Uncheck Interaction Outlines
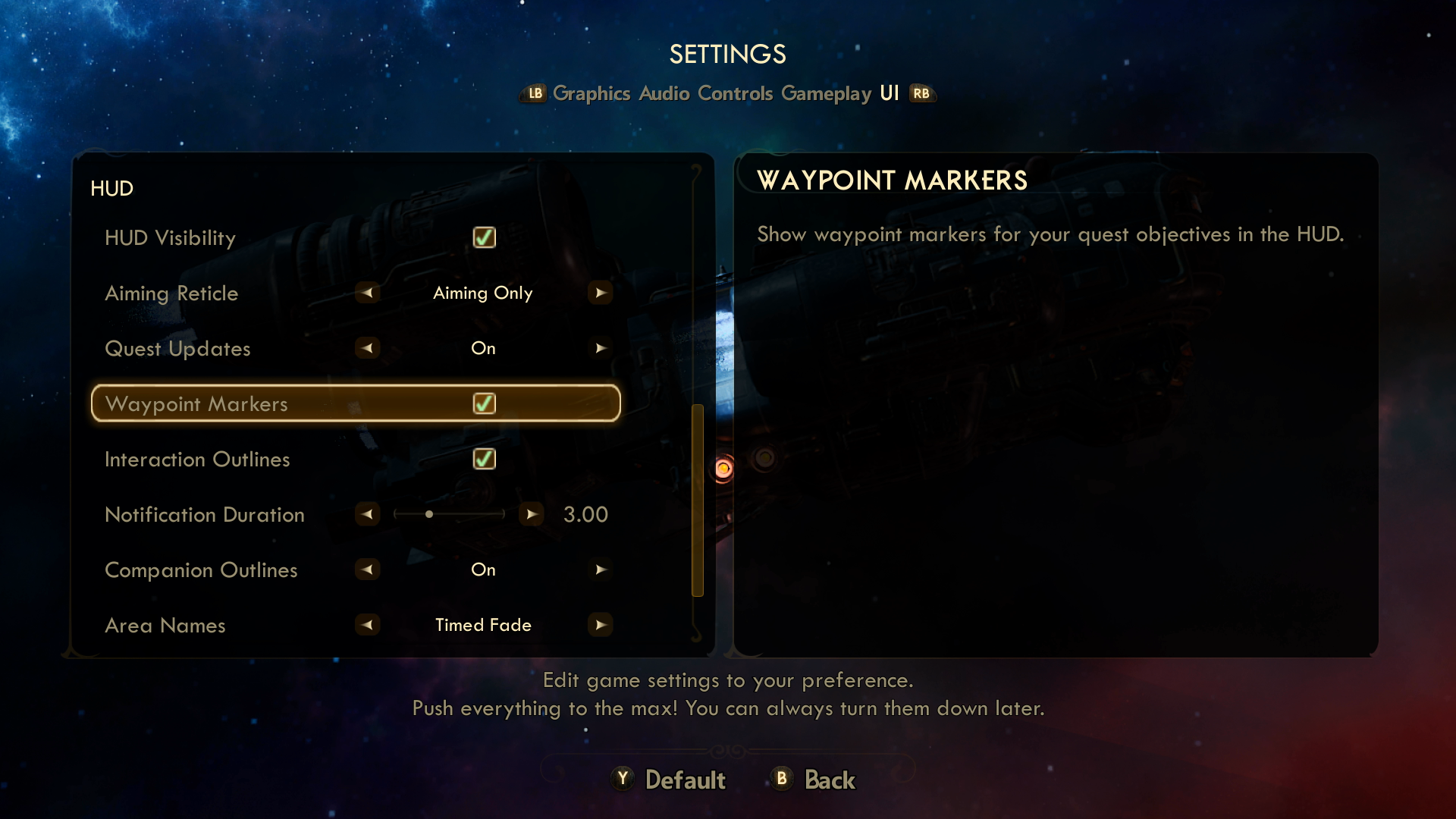This screenshot has width=1456, height=819. pos(484,458)
